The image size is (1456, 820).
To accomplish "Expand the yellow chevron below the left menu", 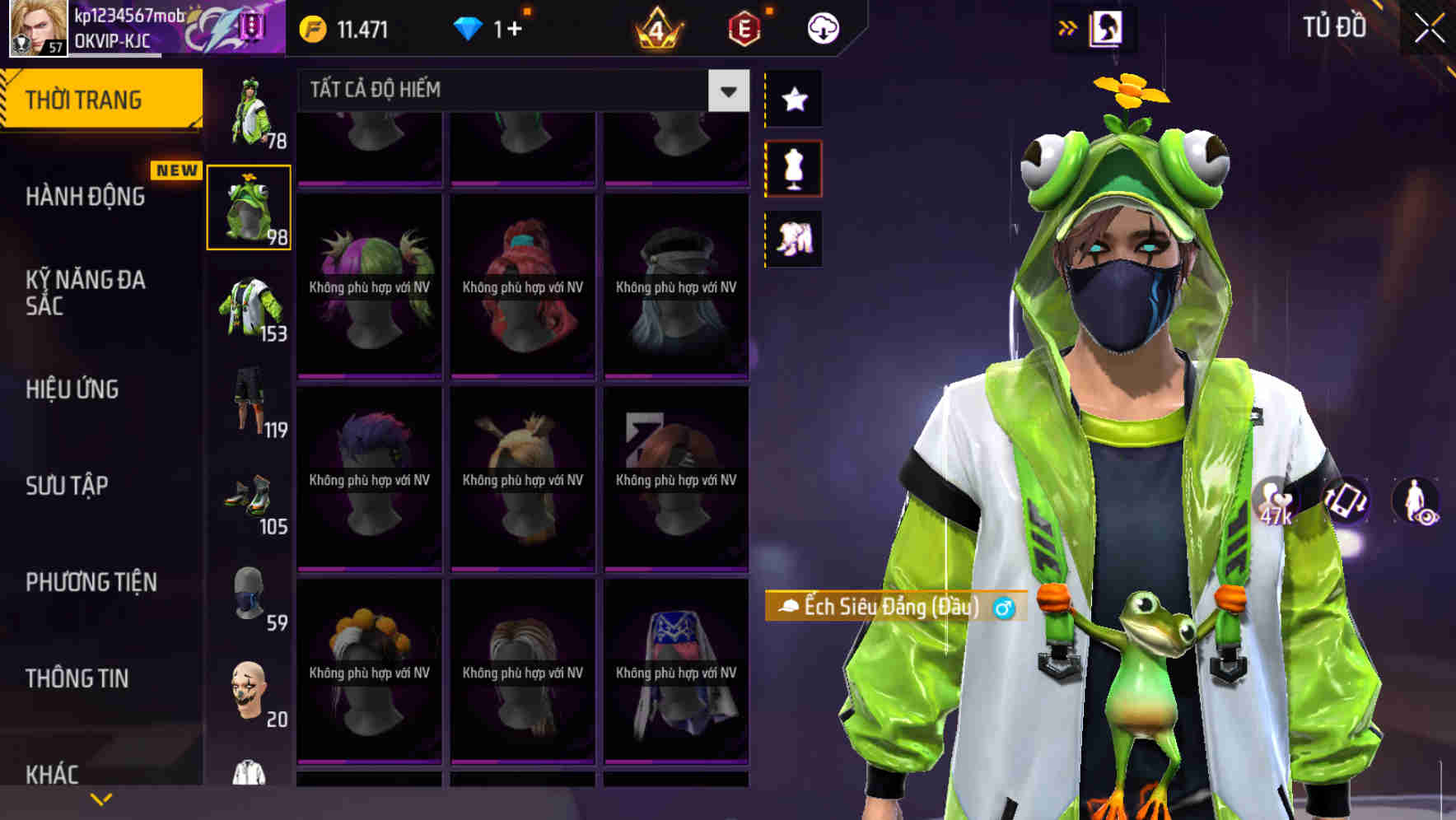I will click(x=101, y=797).
